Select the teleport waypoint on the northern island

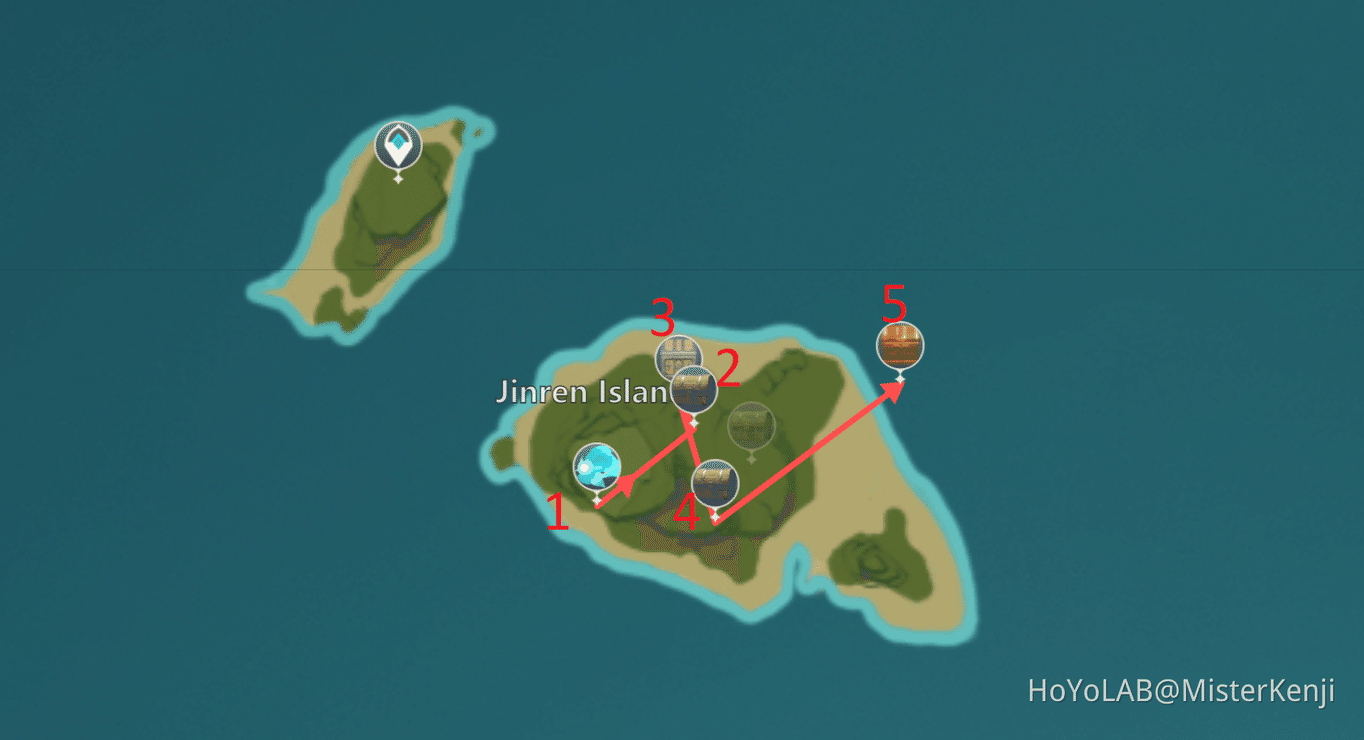[398, 143]
